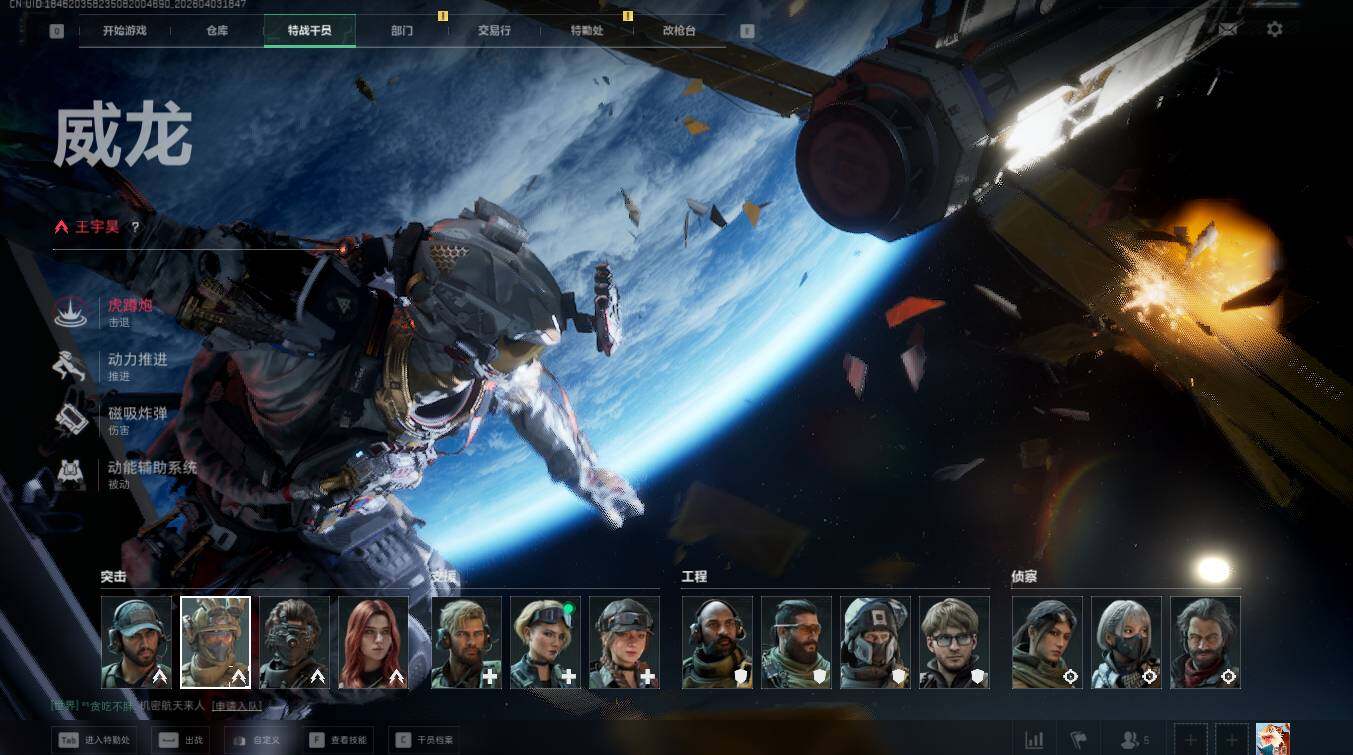The image size is (1353, 755).
Task: Select the blonde goggles support operator
Action: click(545, 642)
